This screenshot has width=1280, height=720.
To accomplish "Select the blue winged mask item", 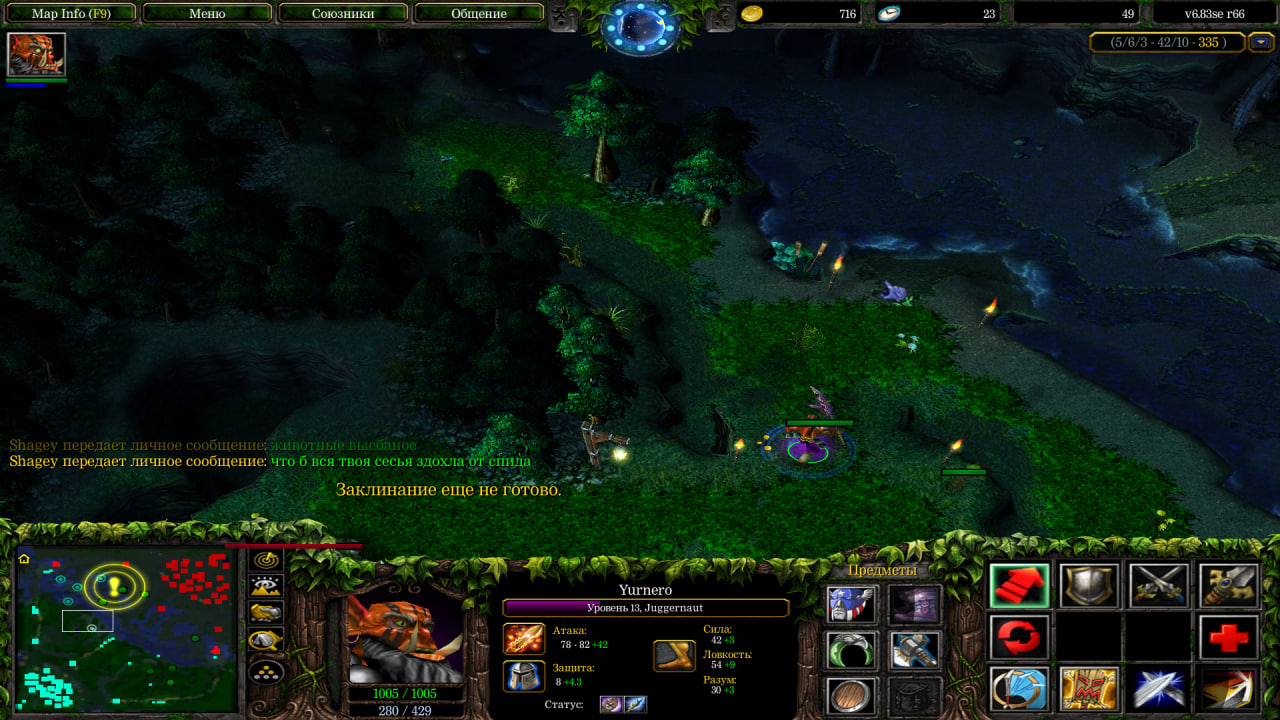I will pos(852,604).
